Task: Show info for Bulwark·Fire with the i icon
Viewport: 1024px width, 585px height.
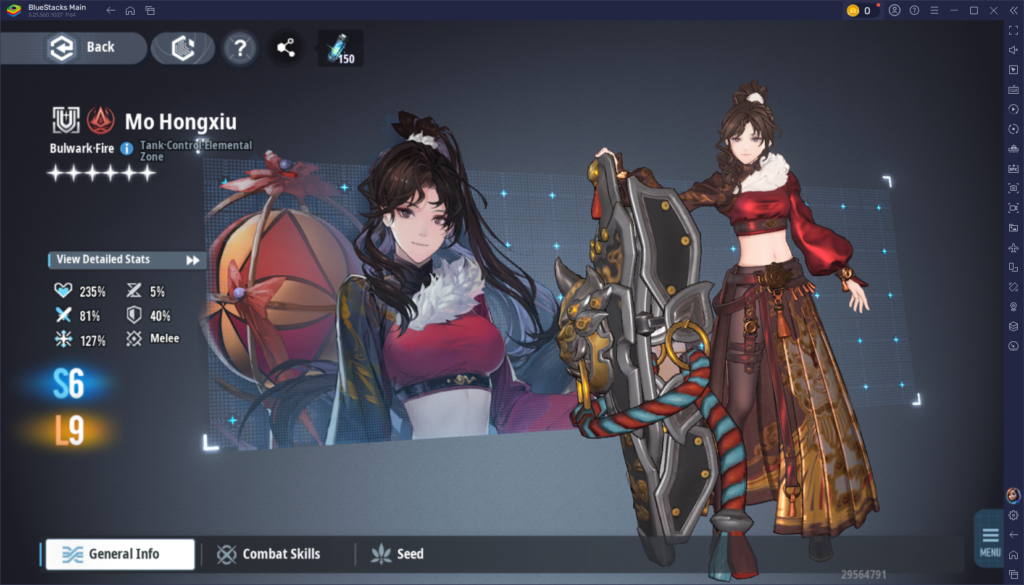Action: [x=127, y=148]
